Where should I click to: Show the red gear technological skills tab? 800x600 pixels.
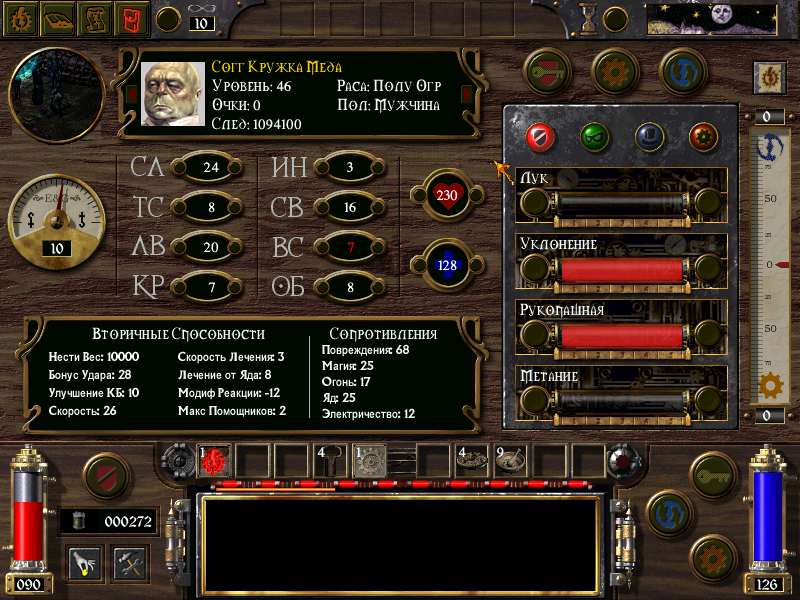click(x=703, y=135)
